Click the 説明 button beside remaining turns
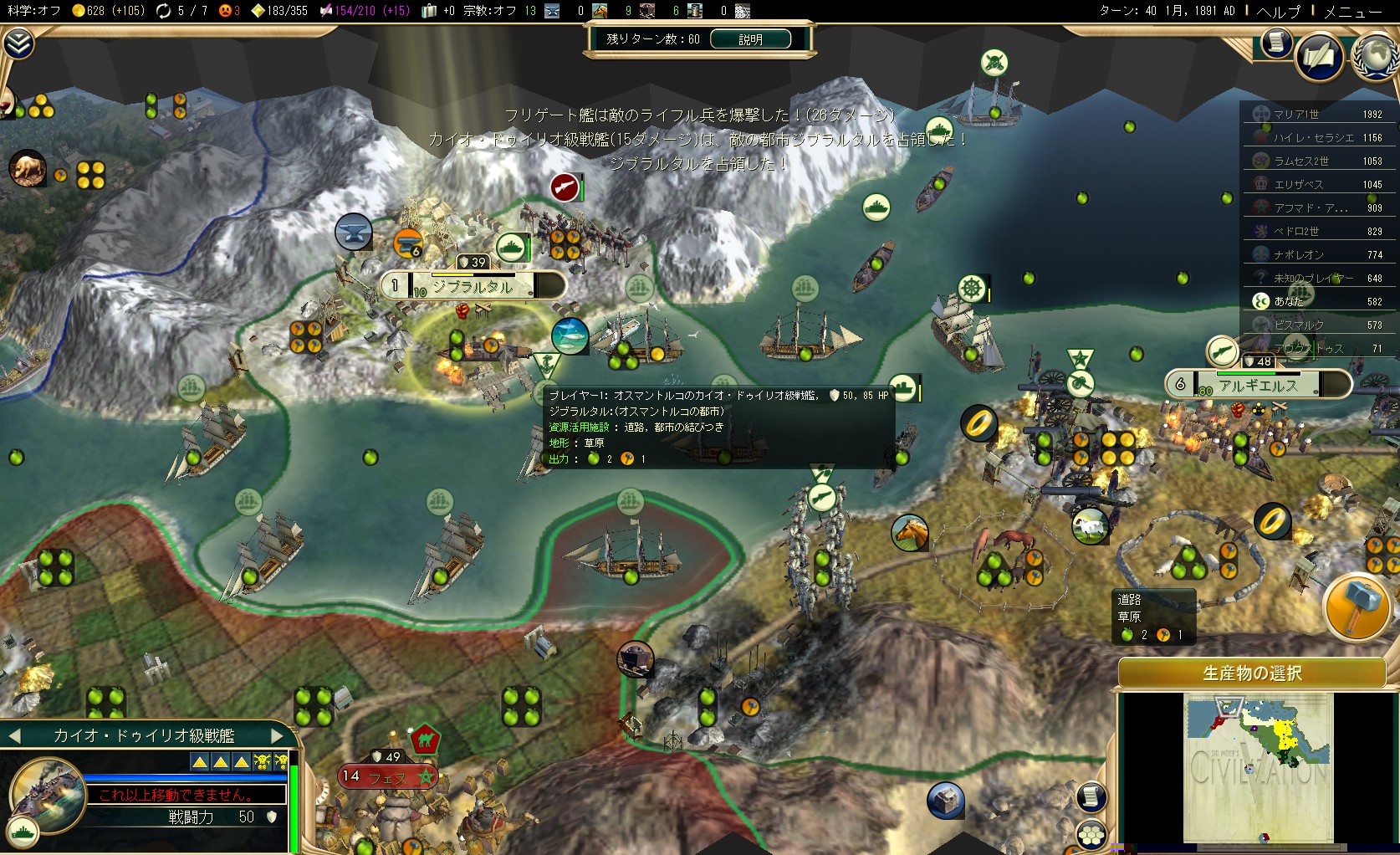1400x855 pixels. point(749,39)
